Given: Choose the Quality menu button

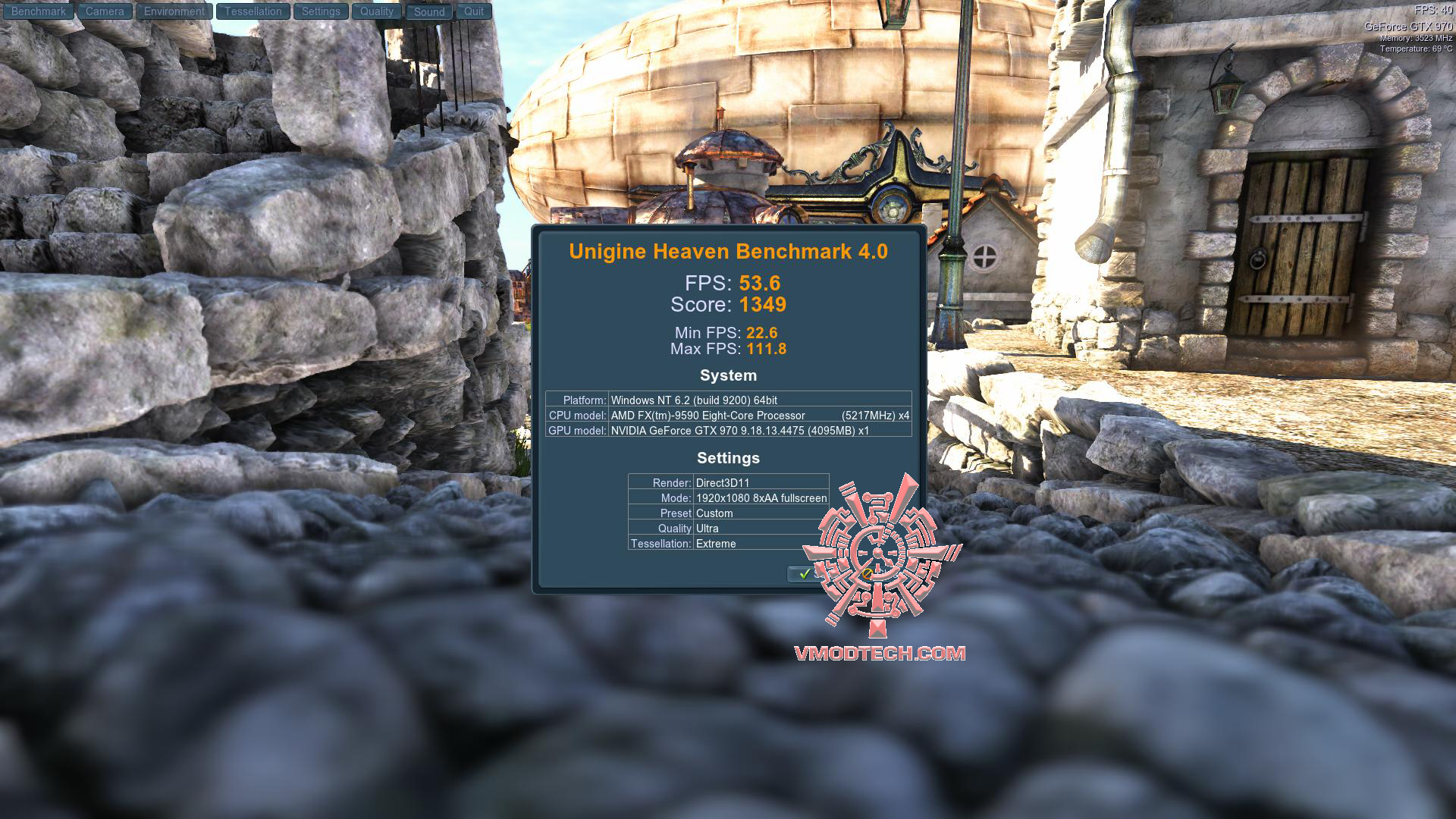Looking at the screenshot, I should [377, 11].
